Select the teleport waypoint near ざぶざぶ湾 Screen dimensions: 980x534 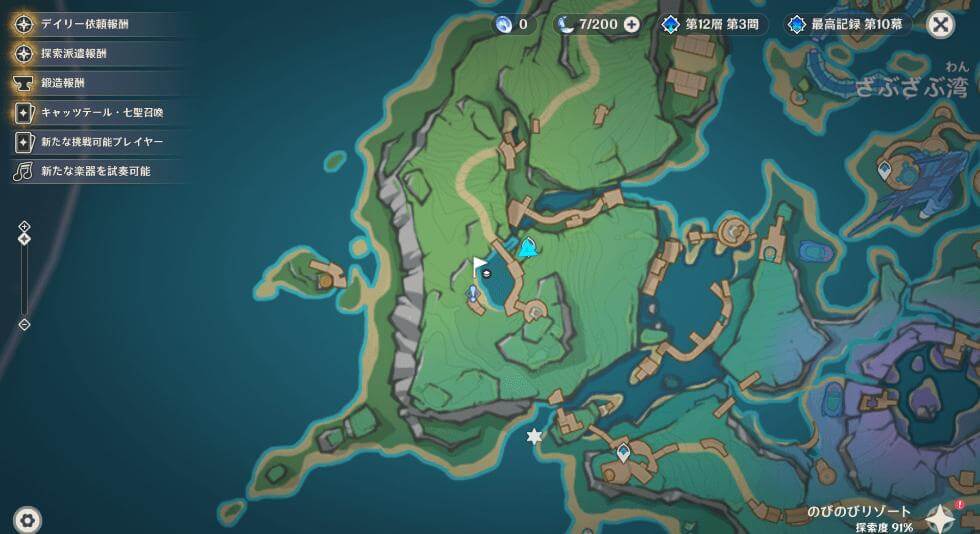click(x=884, y=170)
